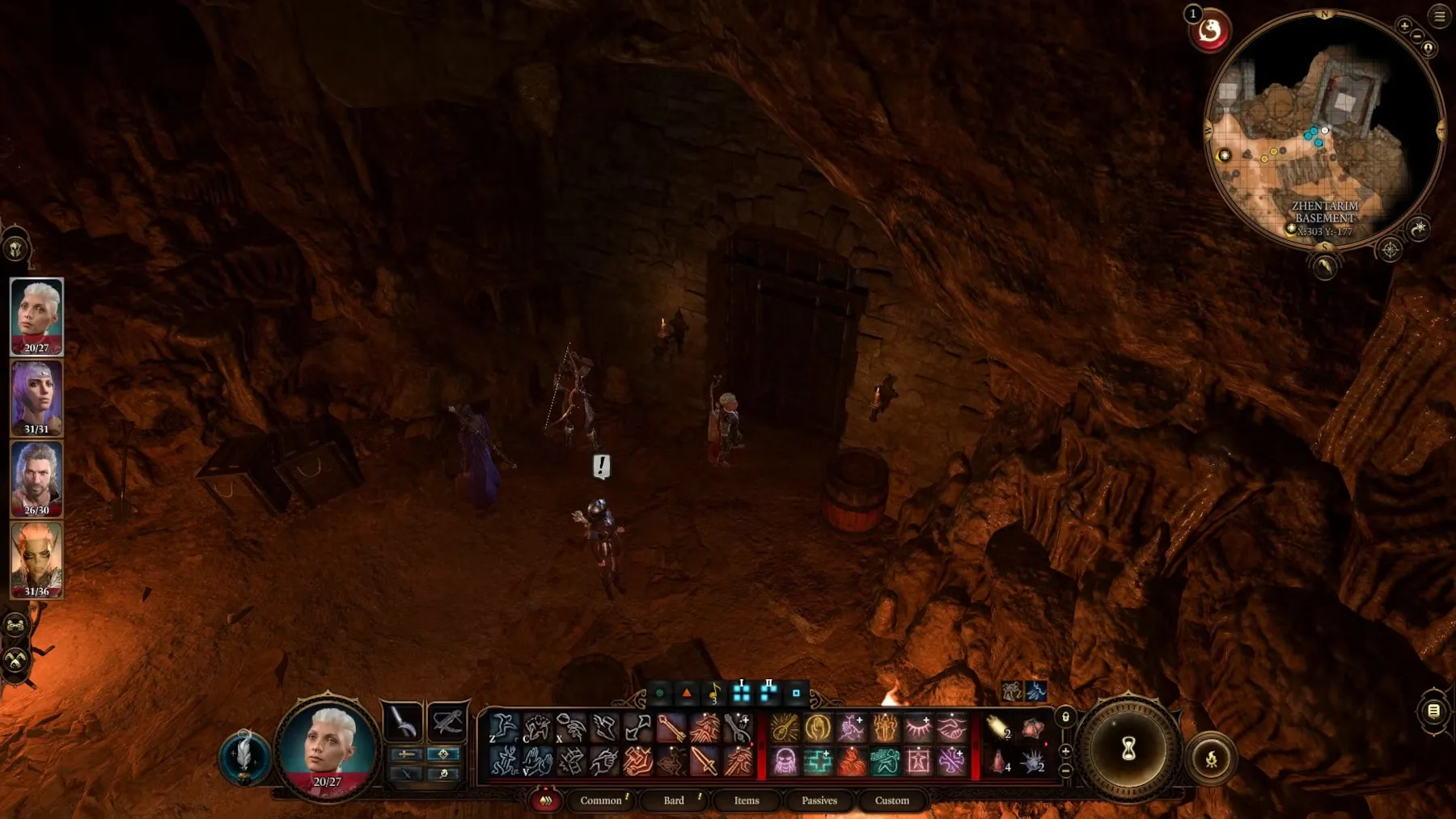Click the red tadpole notification icon
This screenshot has height=819, width=1456.
1209,32
